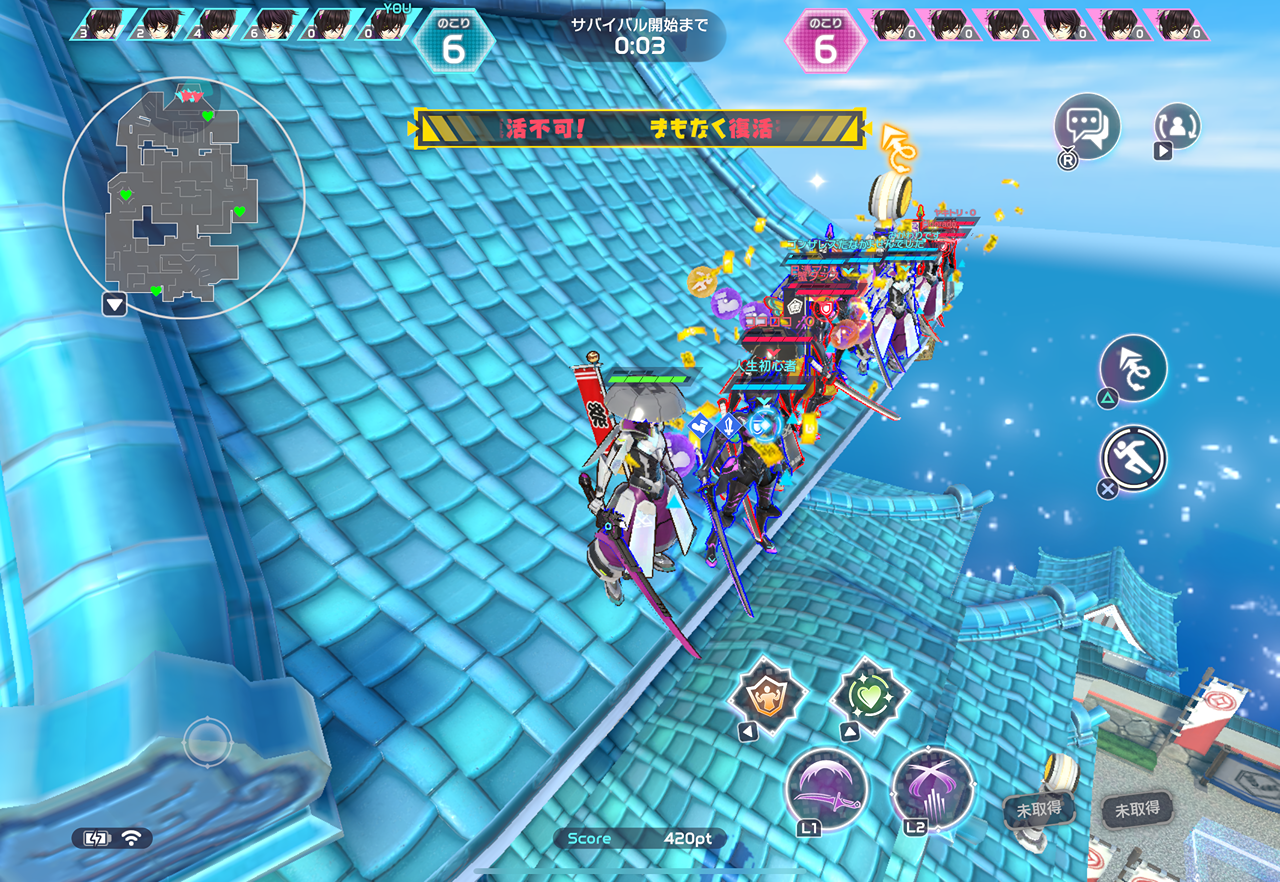Image resolution: width=1280 pixels, height=882 pixels.
Task: Click the circular minimap
Action: point(183,198)
